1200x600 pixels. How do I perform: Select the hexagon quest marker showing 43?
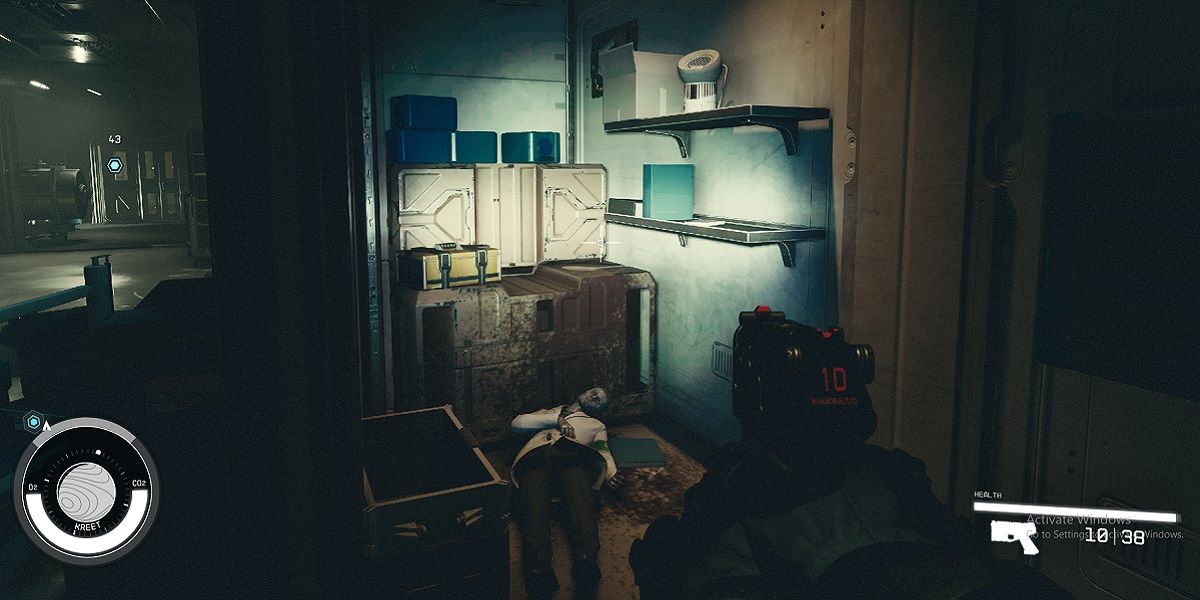pos(115,165)
